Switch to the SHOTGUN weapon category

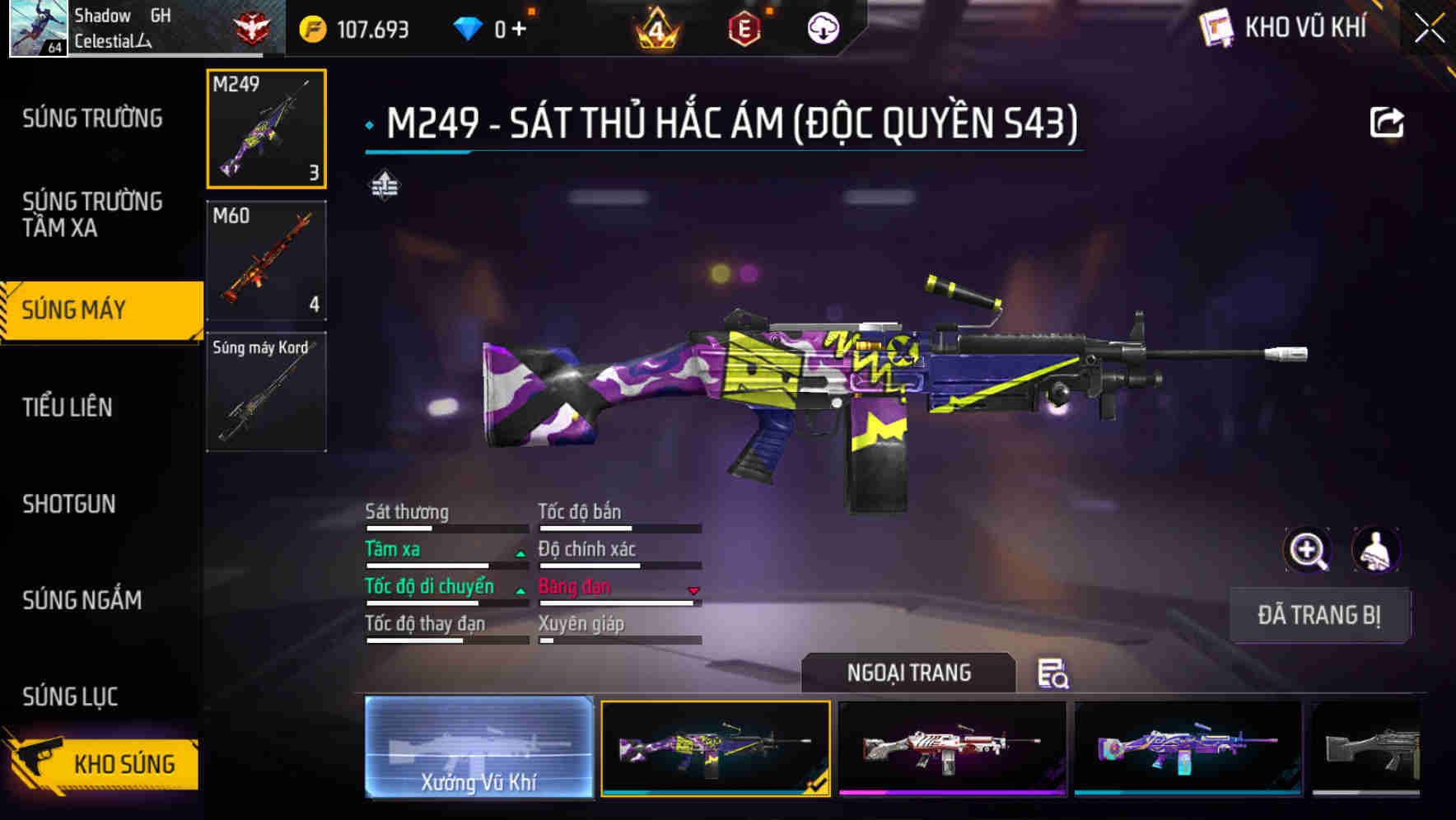[70, 504]
